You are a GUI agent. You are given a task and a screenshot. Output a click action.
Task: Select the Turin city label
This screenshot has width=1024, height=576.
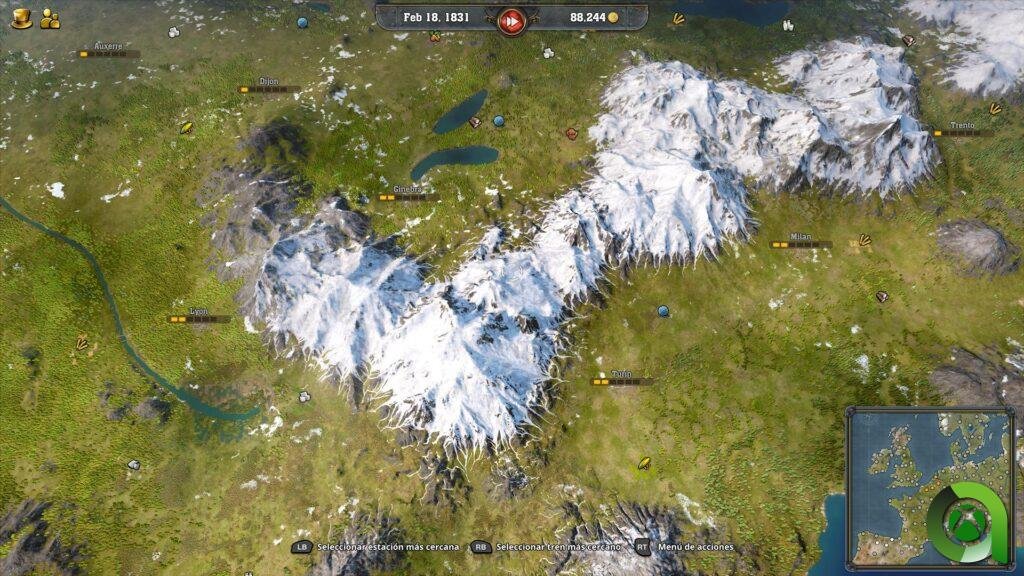(x=621, y=374)
